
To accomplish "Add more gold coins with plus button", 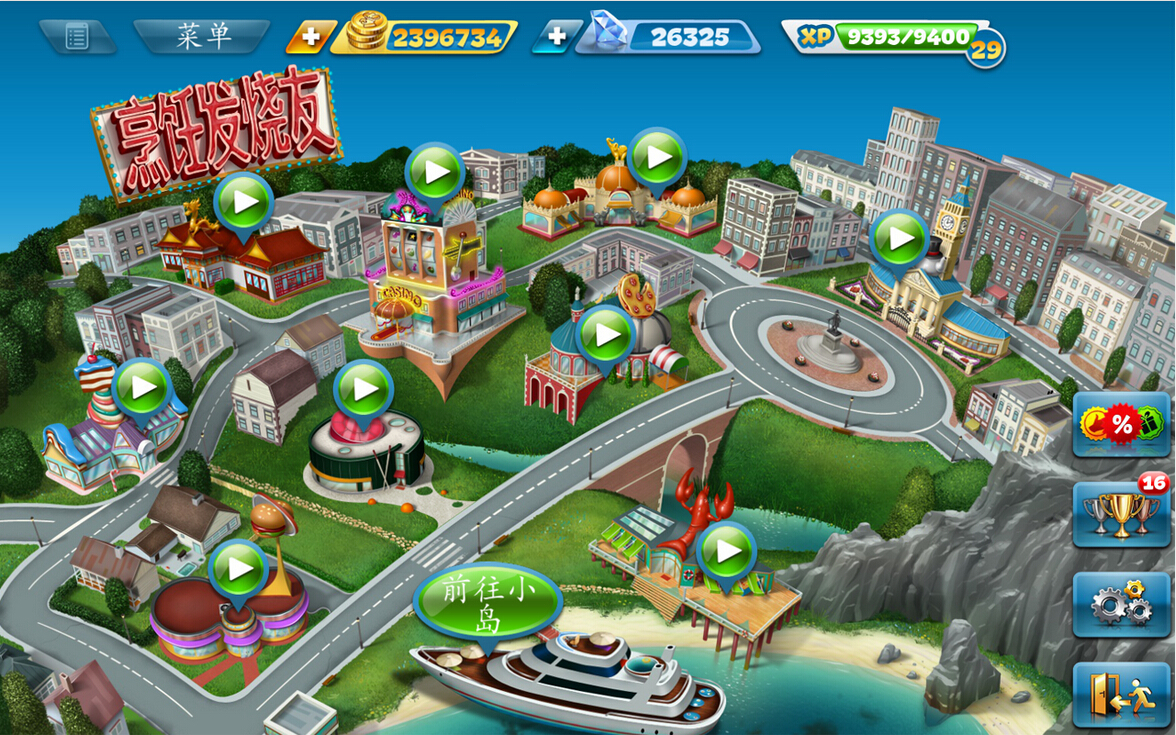I will pyautogui.click(x=310, y=38).
